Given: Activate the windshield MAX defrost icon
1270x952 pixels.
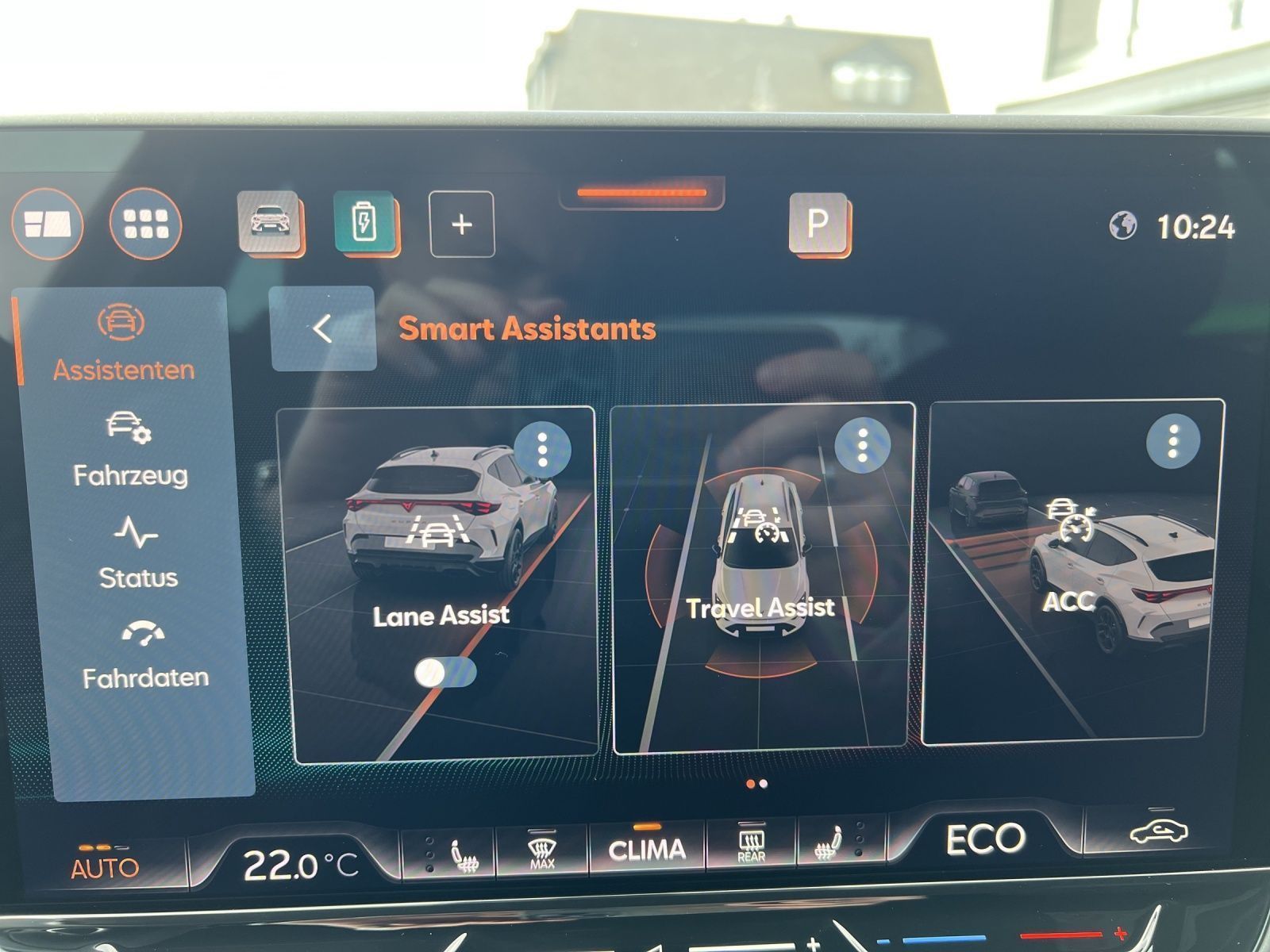Looking at the screenshot, I should tap(541, 850).
